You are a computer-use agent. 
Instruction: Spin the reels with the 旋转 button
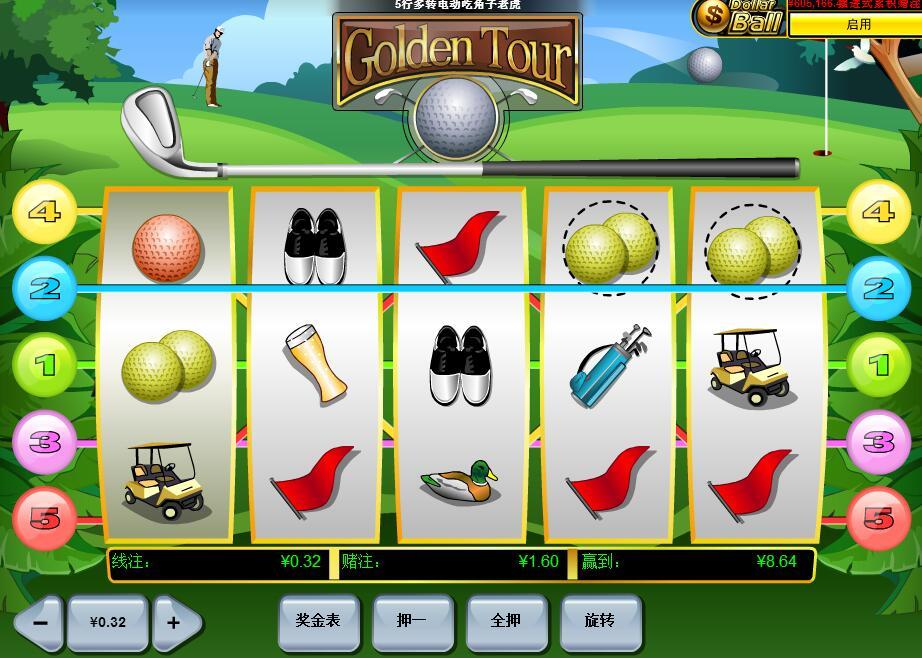click(601, 621)
